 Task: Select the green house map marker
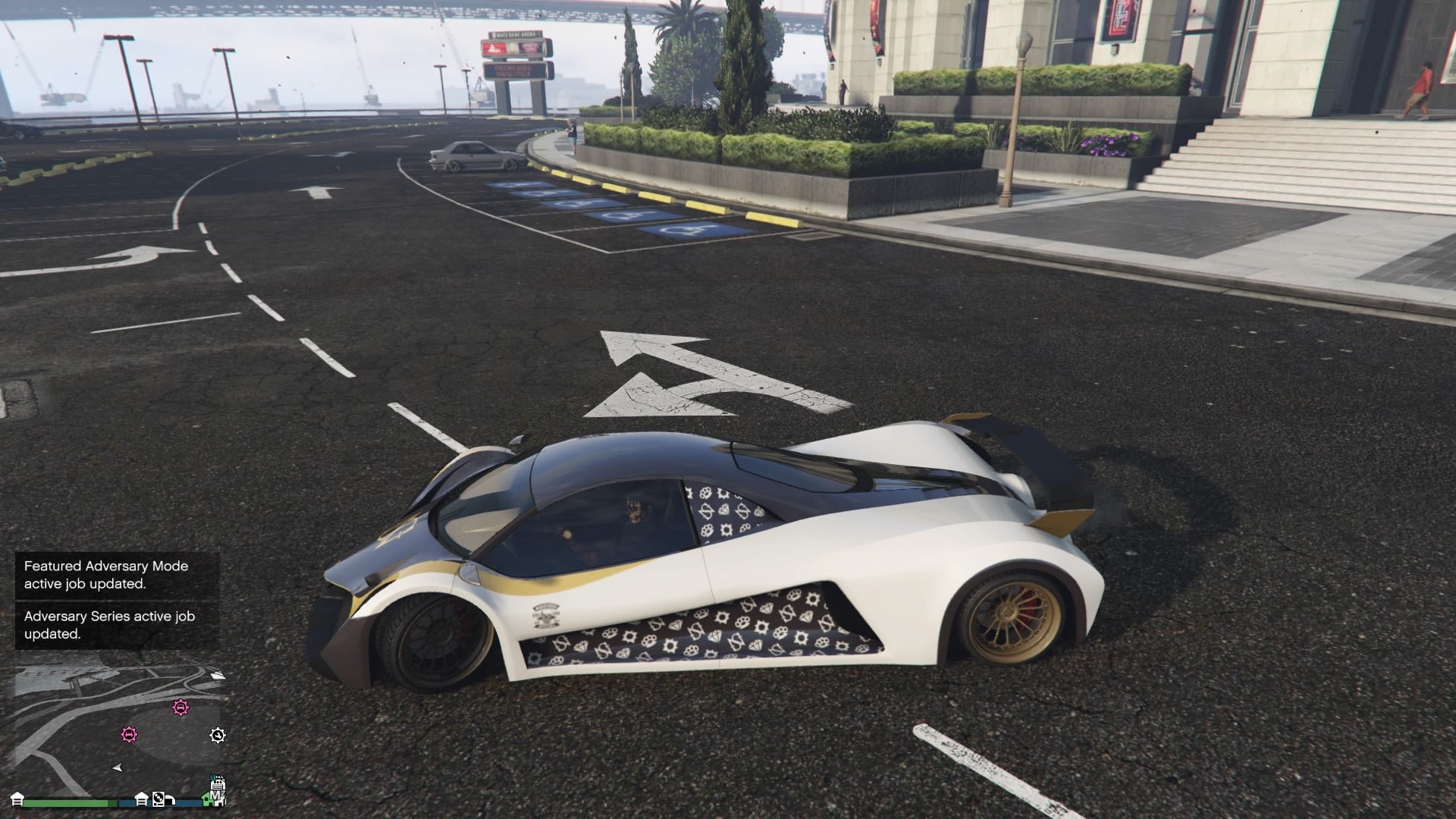207,799
